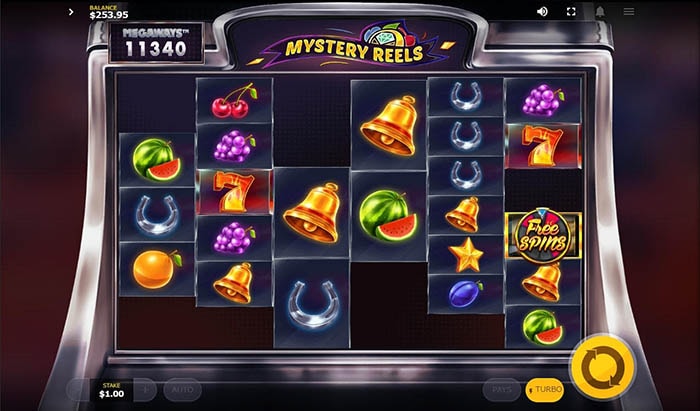This screenshot has width=700, height=411.
Task: Open the notifications bell
Action: click(600, 11)
